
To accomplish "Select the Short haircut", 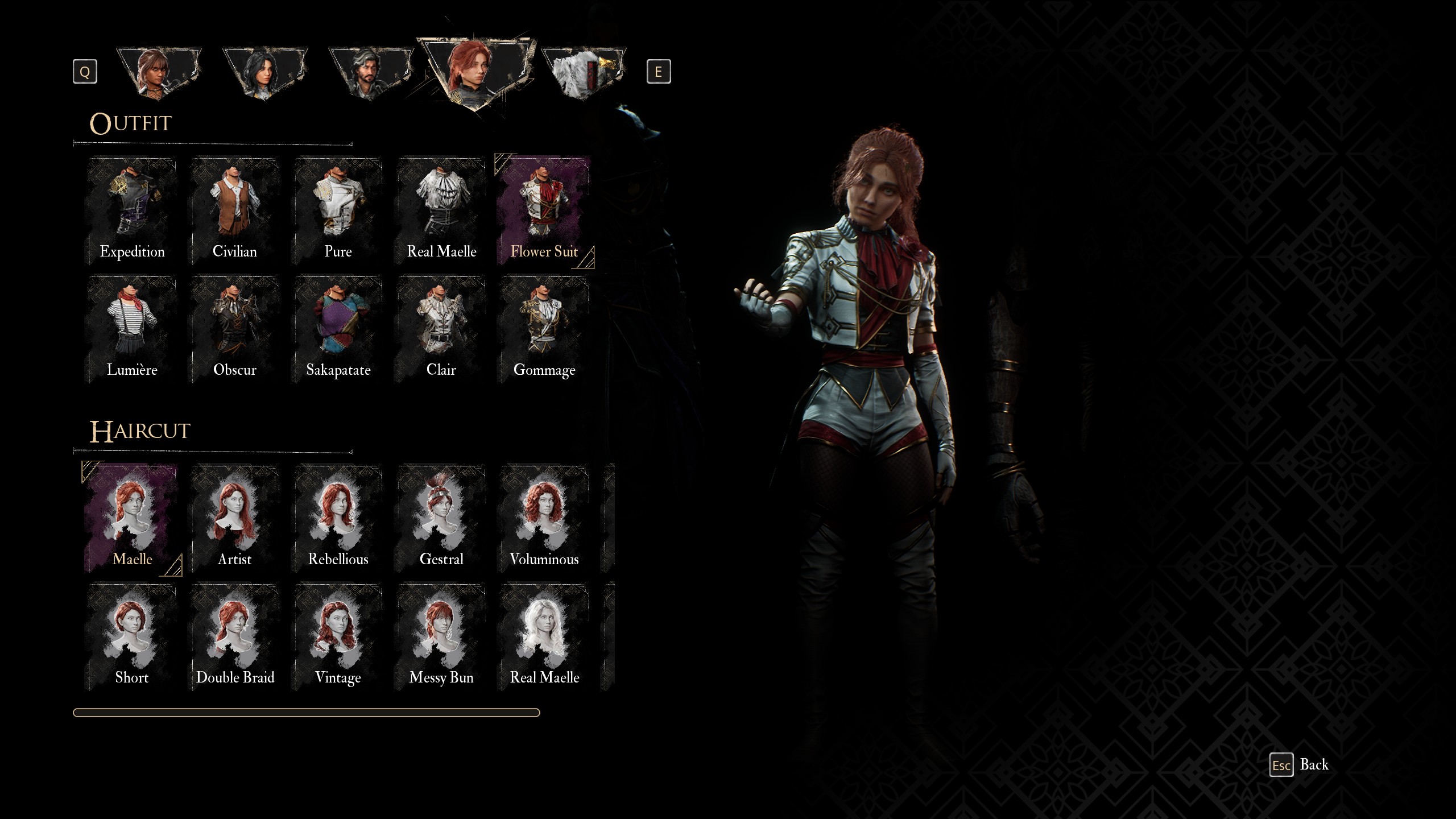I will 132,636.
